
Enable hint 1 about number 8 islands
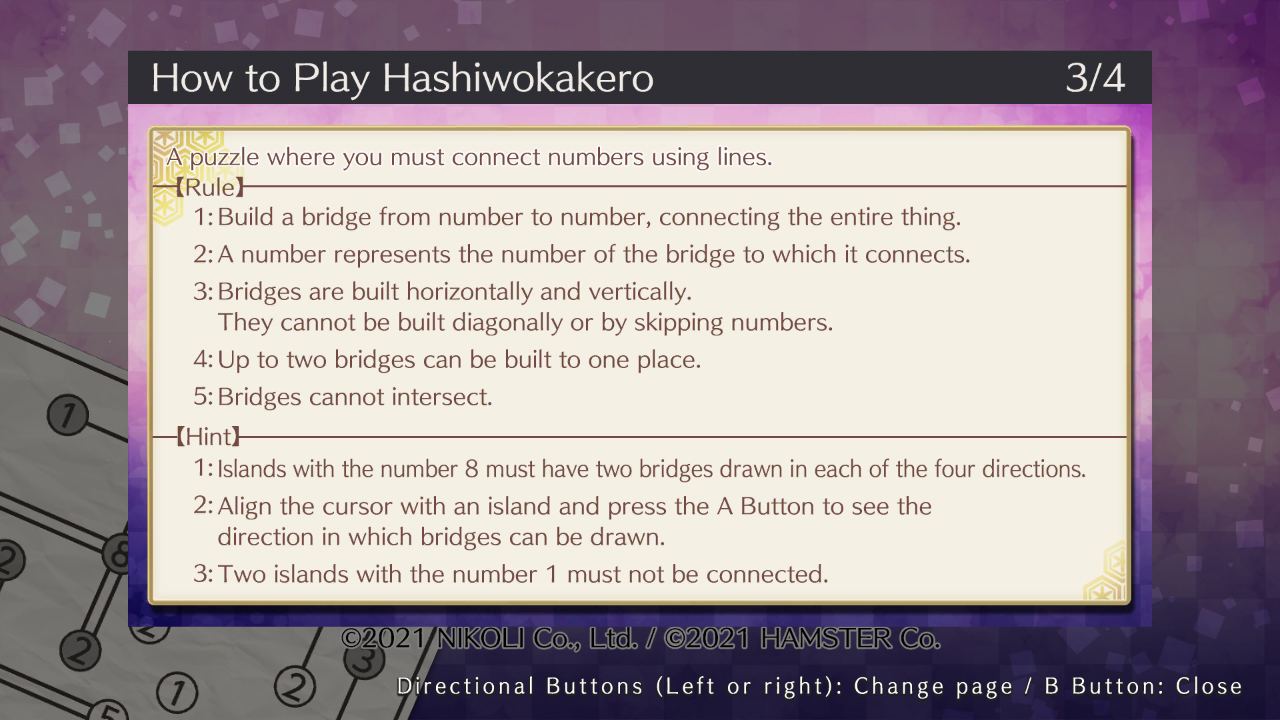pyautogui.click(x=640, y=468)
